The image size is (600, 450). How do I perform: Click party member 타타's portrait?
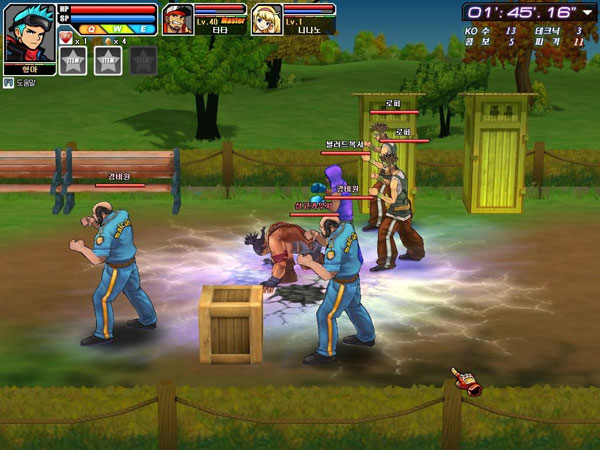tap(177, 20)
